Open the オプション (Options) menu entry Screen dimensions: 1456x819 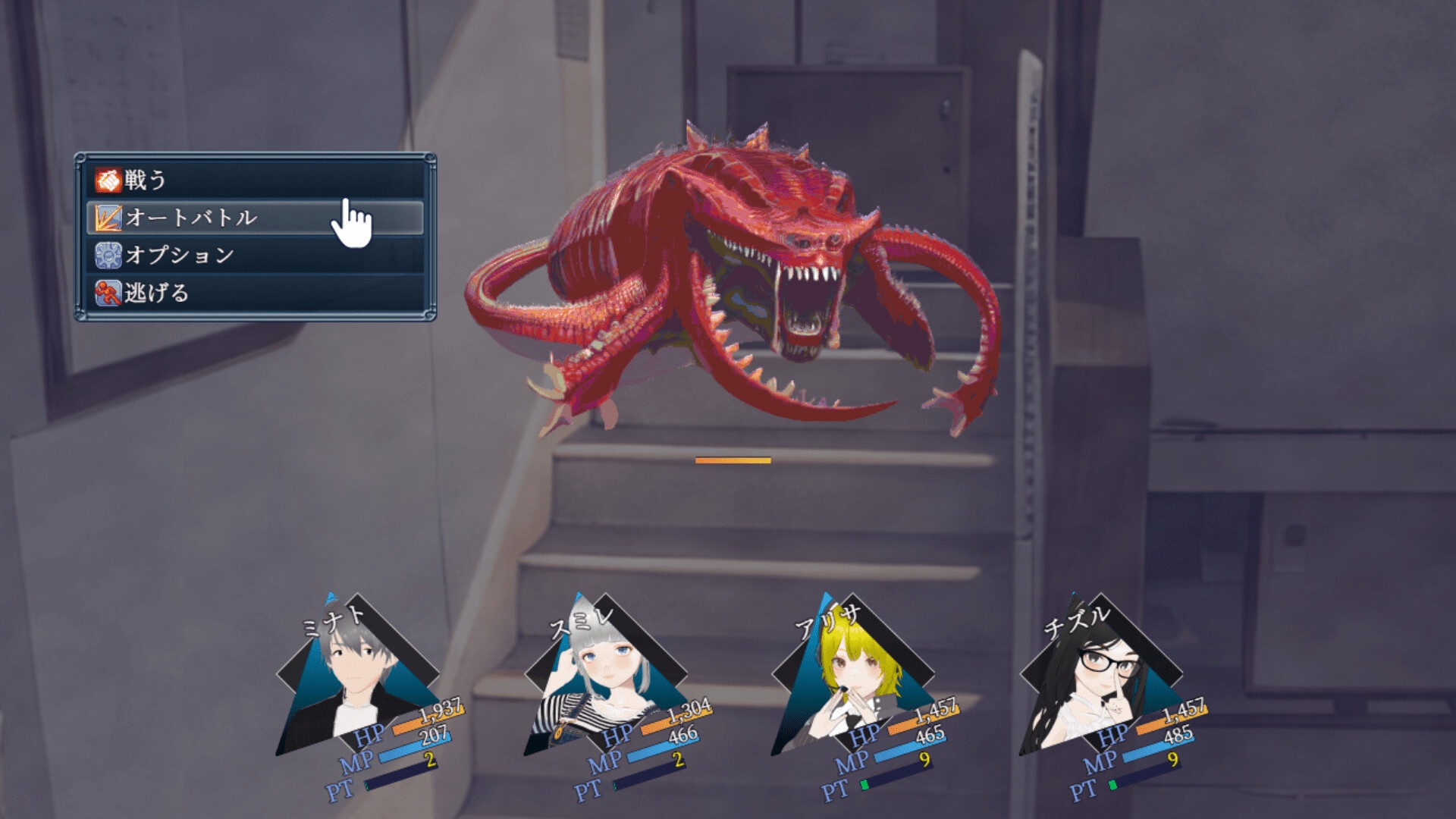click(255, 255)
